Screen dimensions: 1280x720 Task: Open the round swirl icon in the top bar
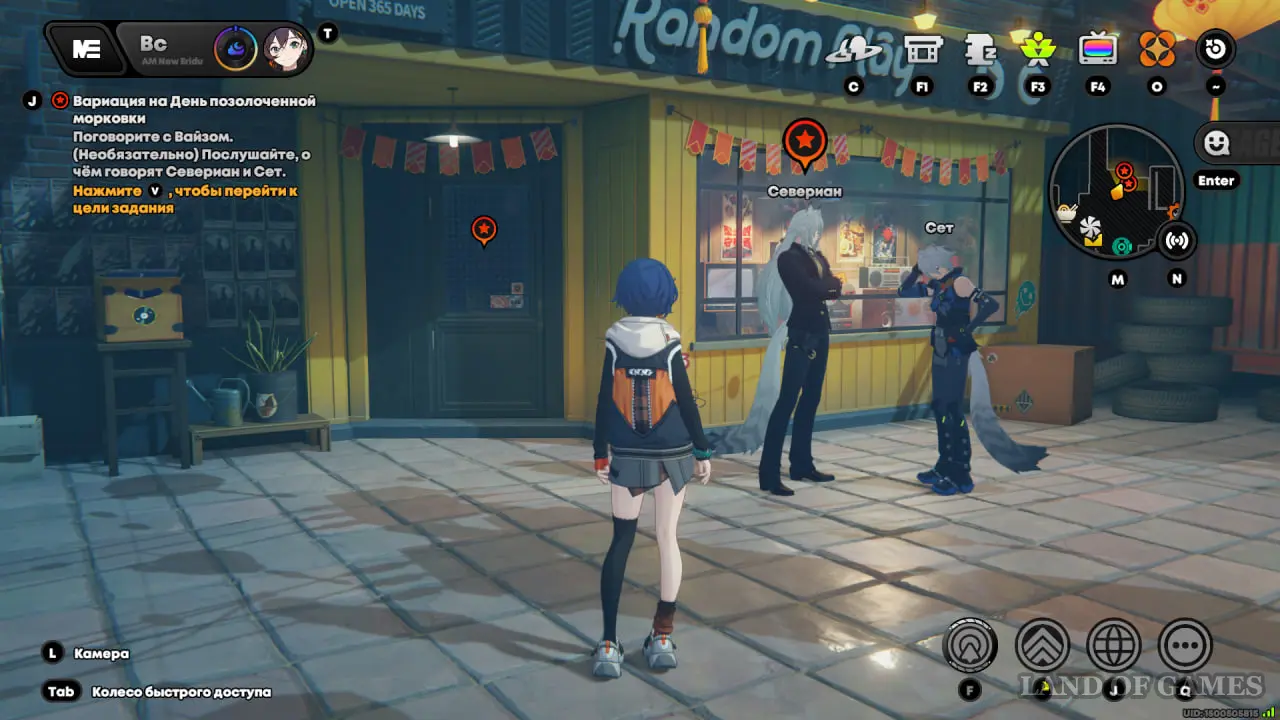[x=1216, y=49]
